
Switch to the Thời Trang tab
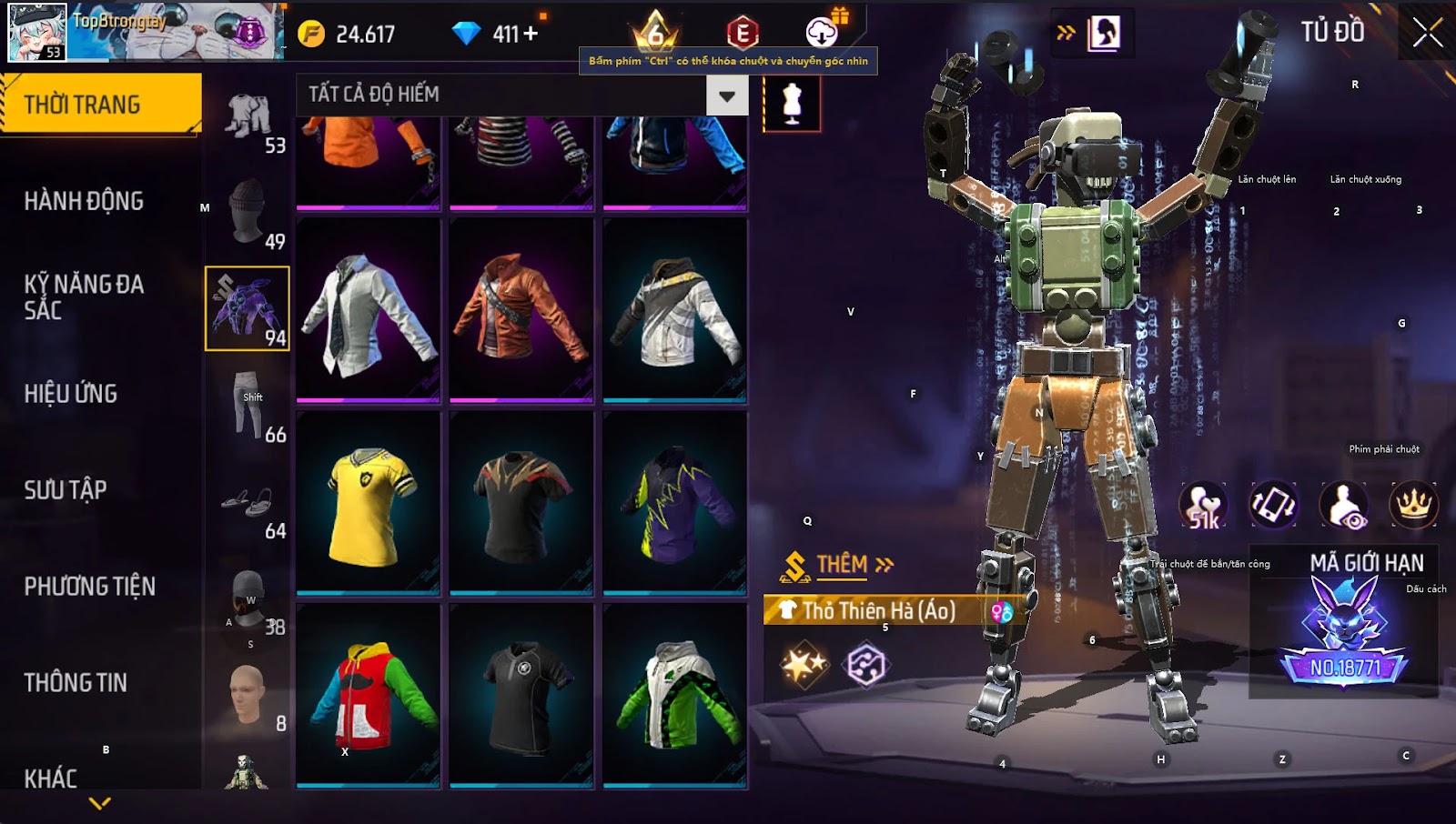[100, 105]
